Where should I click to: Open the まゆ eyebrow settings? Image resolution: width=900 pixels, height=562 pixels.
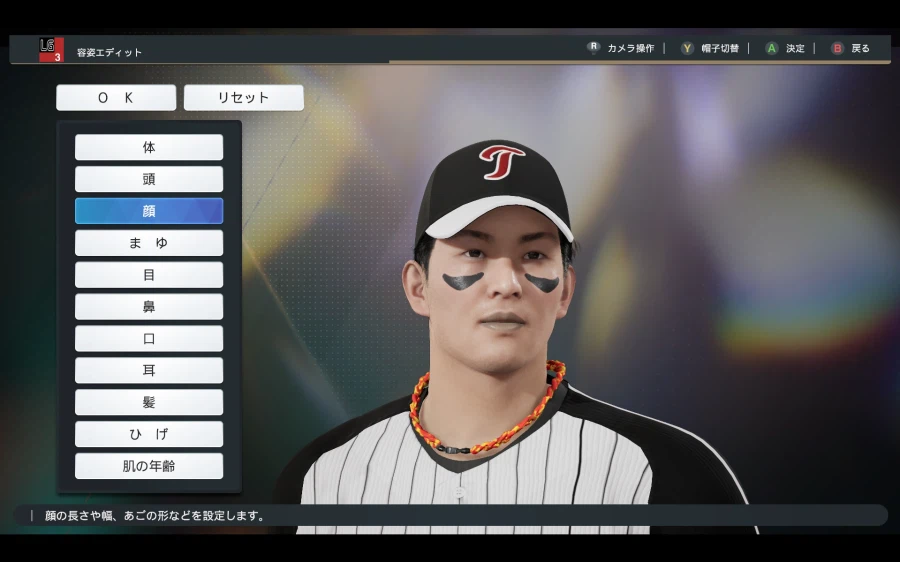pyautogui.click(x=149, y=243)
